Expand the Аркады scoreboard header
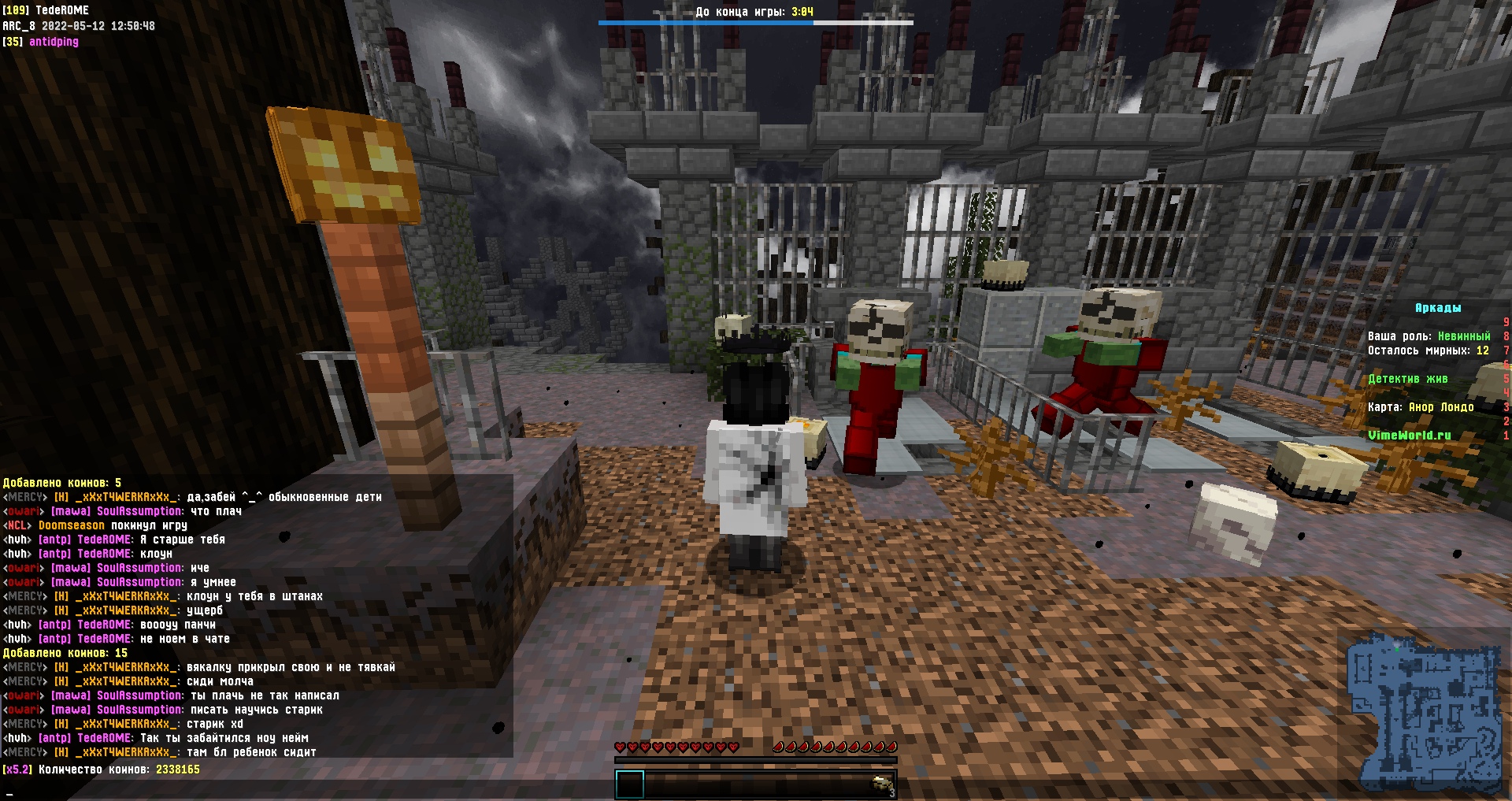 pyautogui.click(x=1440, y=308)
